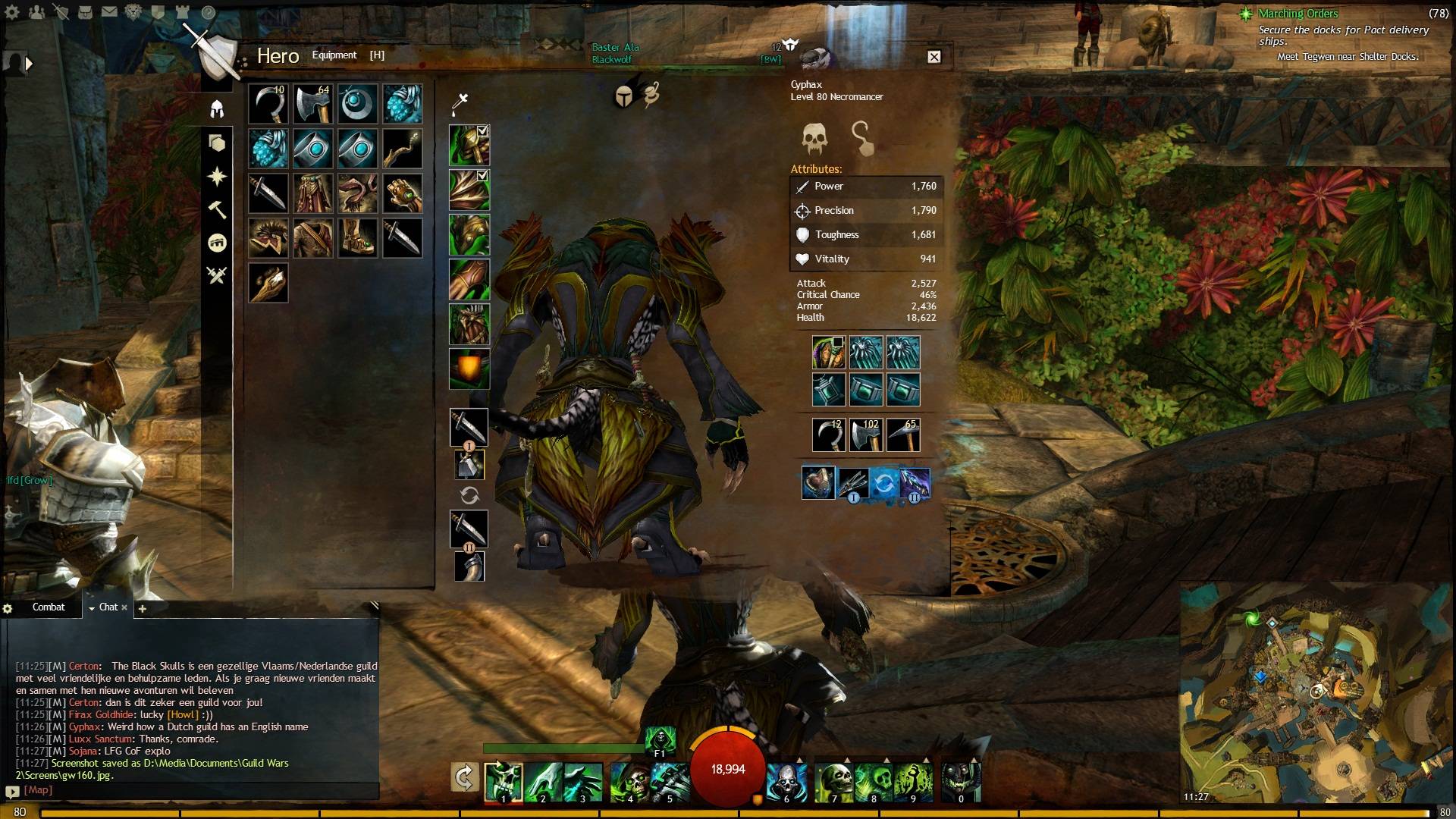Swap weapon sets in equipment panel

(x=469, y=496)
